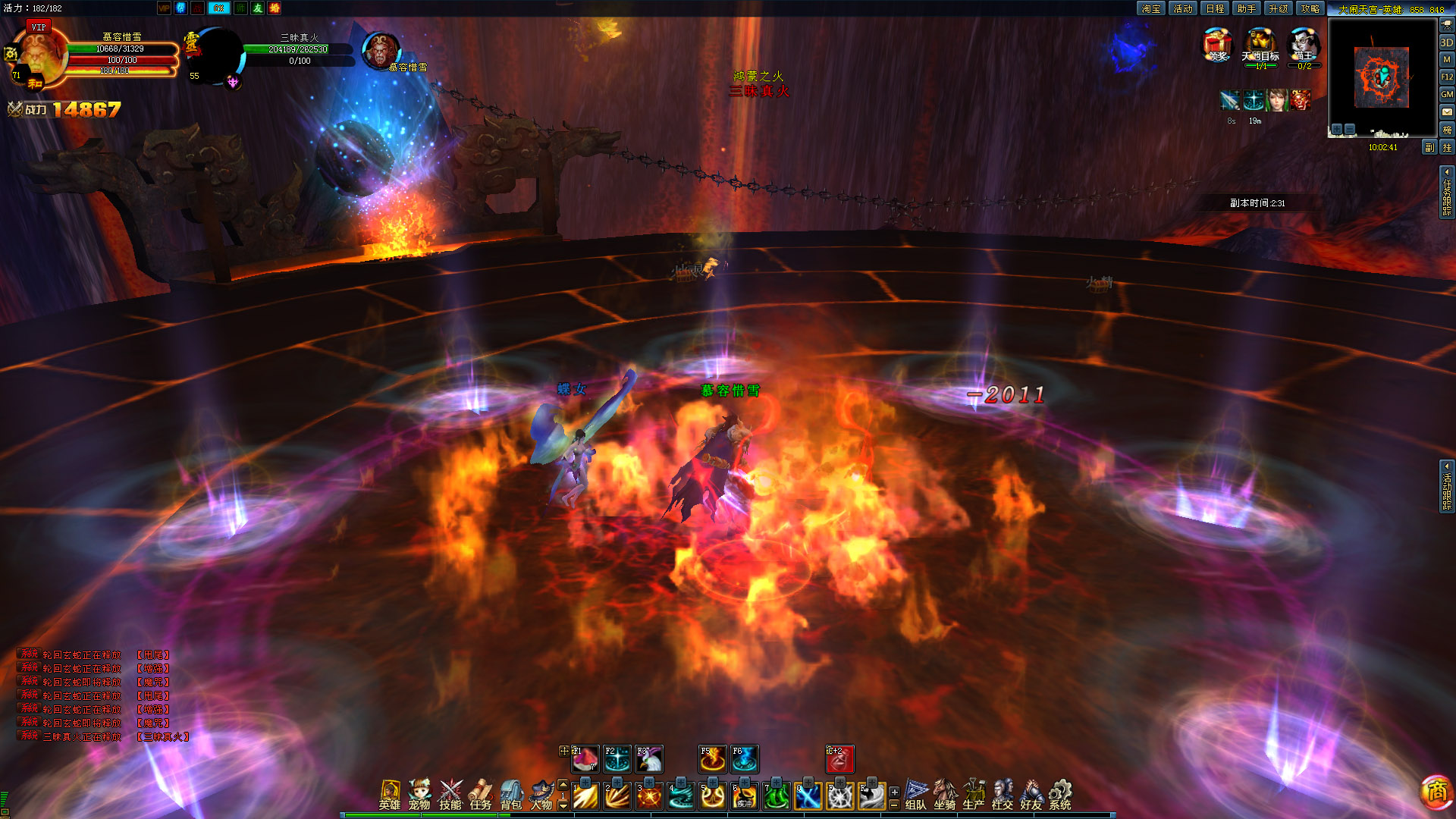
Task: Open the 任务 quest log
Action: point(481,794)
